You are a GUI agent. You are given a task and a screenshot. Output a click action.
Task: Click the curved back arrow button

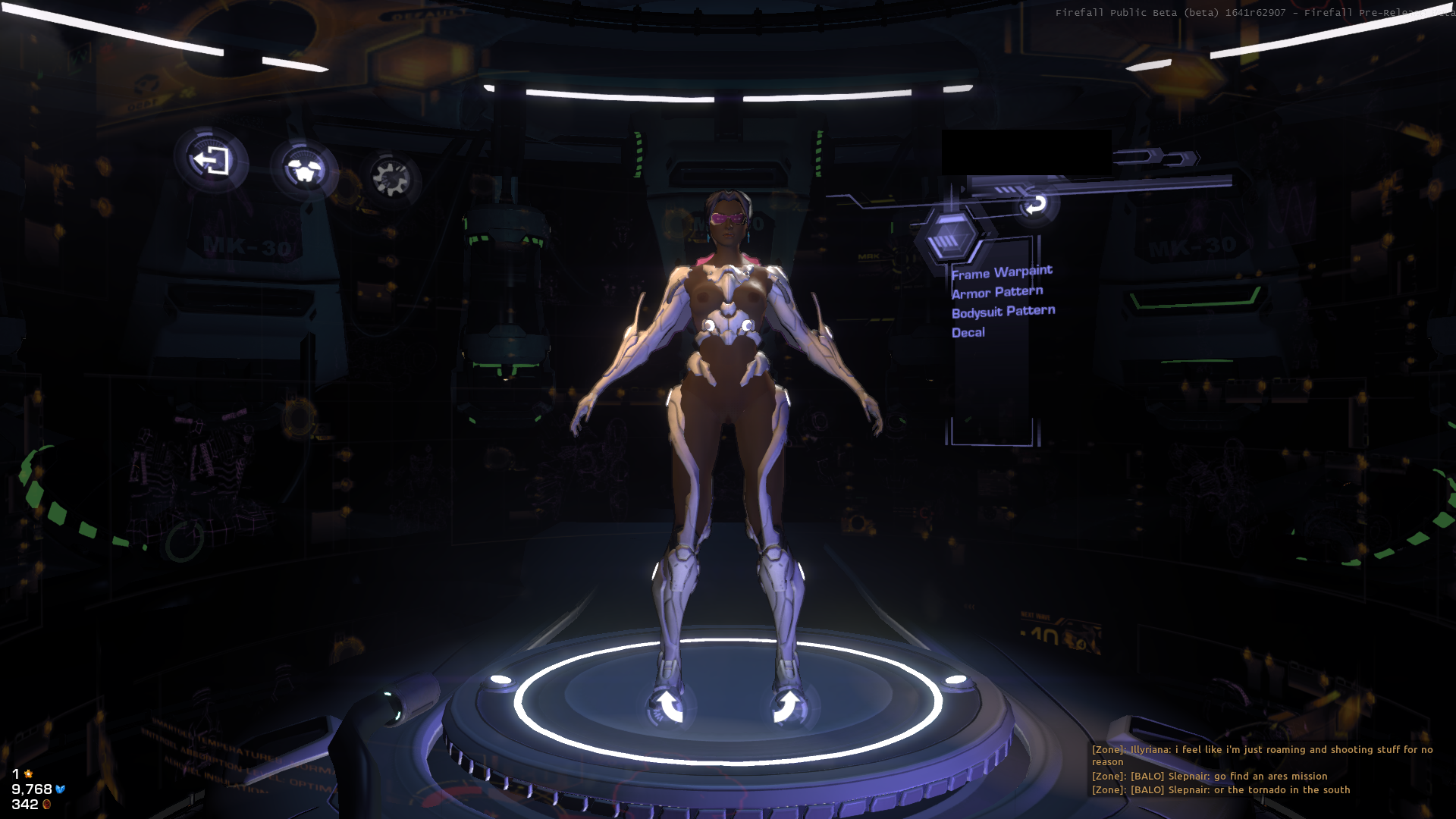1035,204
